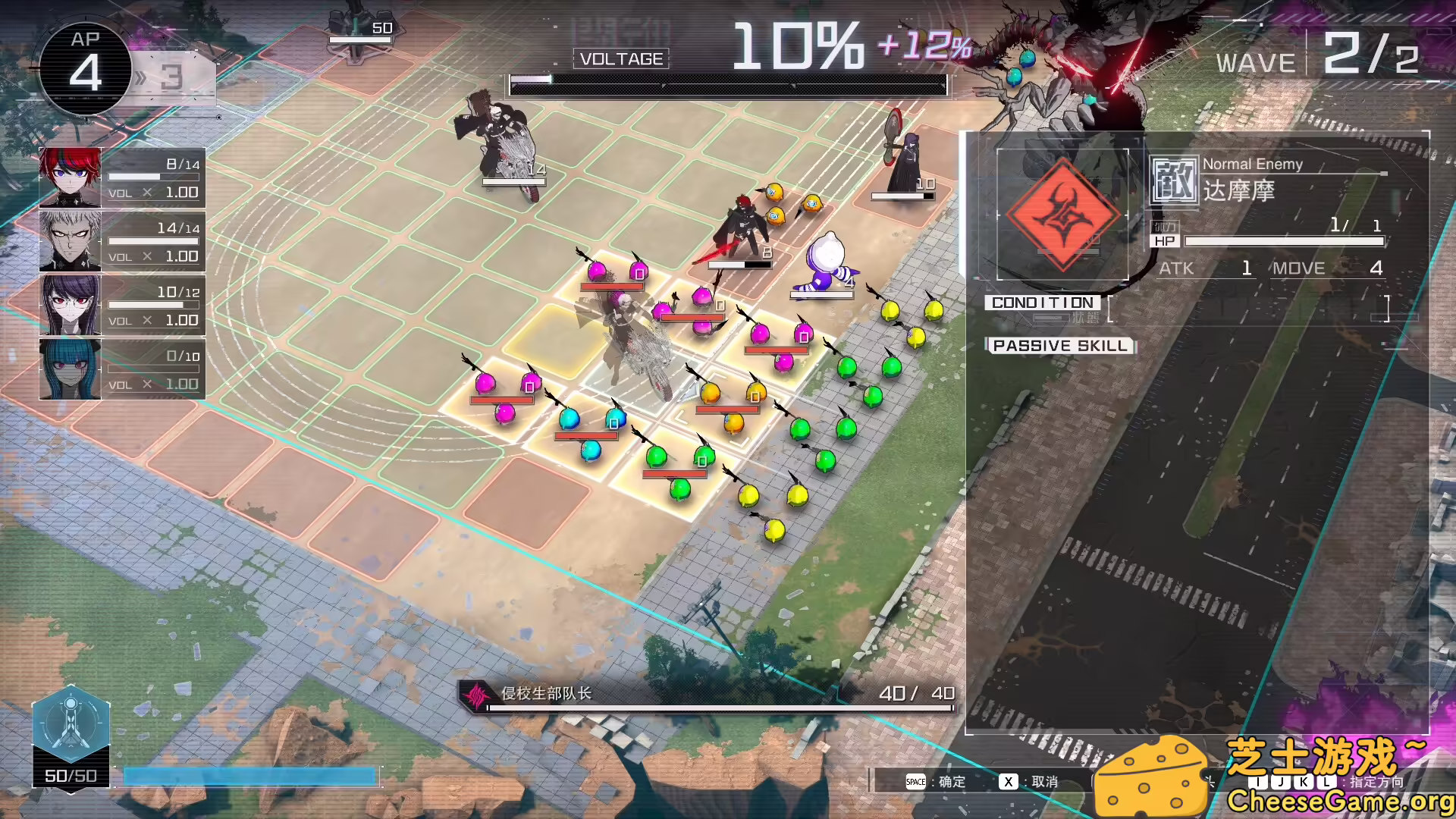The width and height of the screenshot is (1456, 819).
Task: Click the 敌 enemy kanji badge icon
Action: coord(1172,179)
